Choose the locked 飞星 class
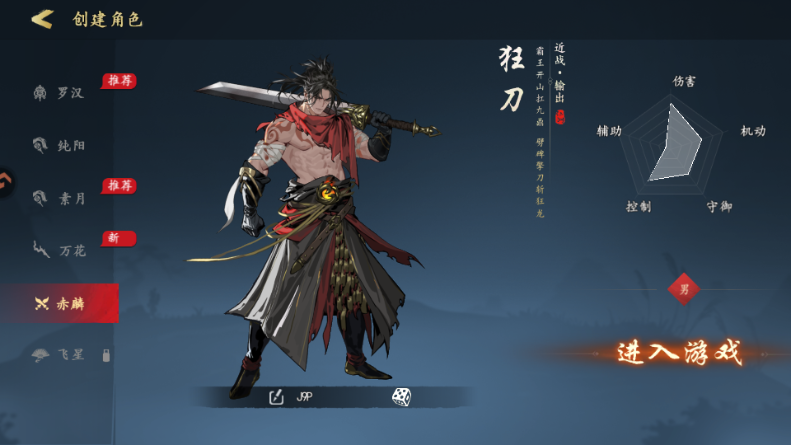 click(x=60, y=355)
